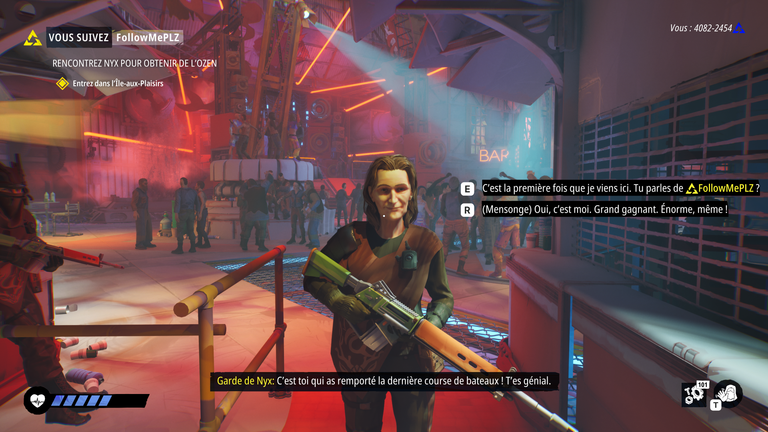This screenshot has width=768, height=432.
Task: Open the gear parts resource icon
Action: click(x=694, y=394)
